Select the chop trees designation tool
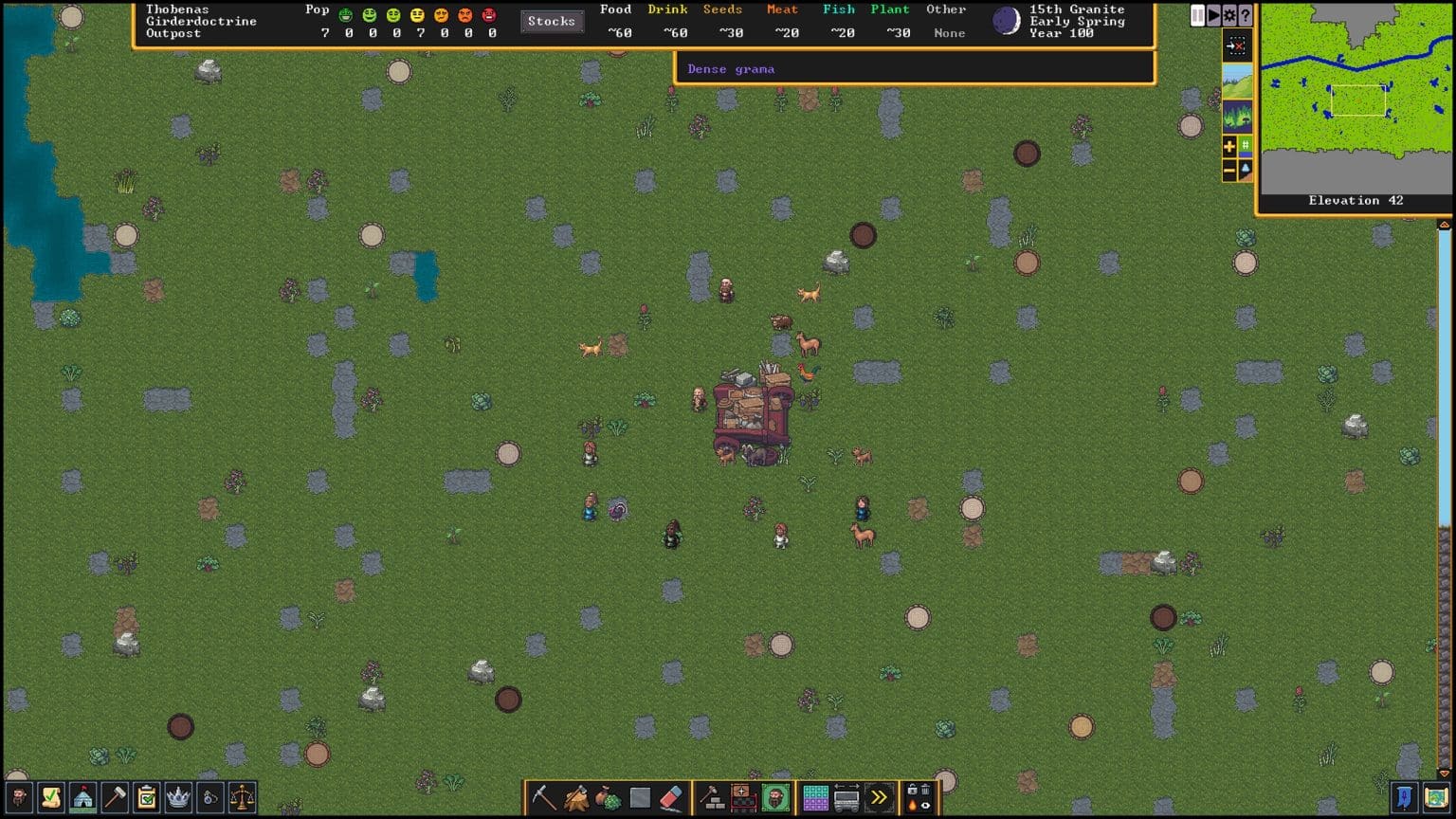 (x=575, y=799)
